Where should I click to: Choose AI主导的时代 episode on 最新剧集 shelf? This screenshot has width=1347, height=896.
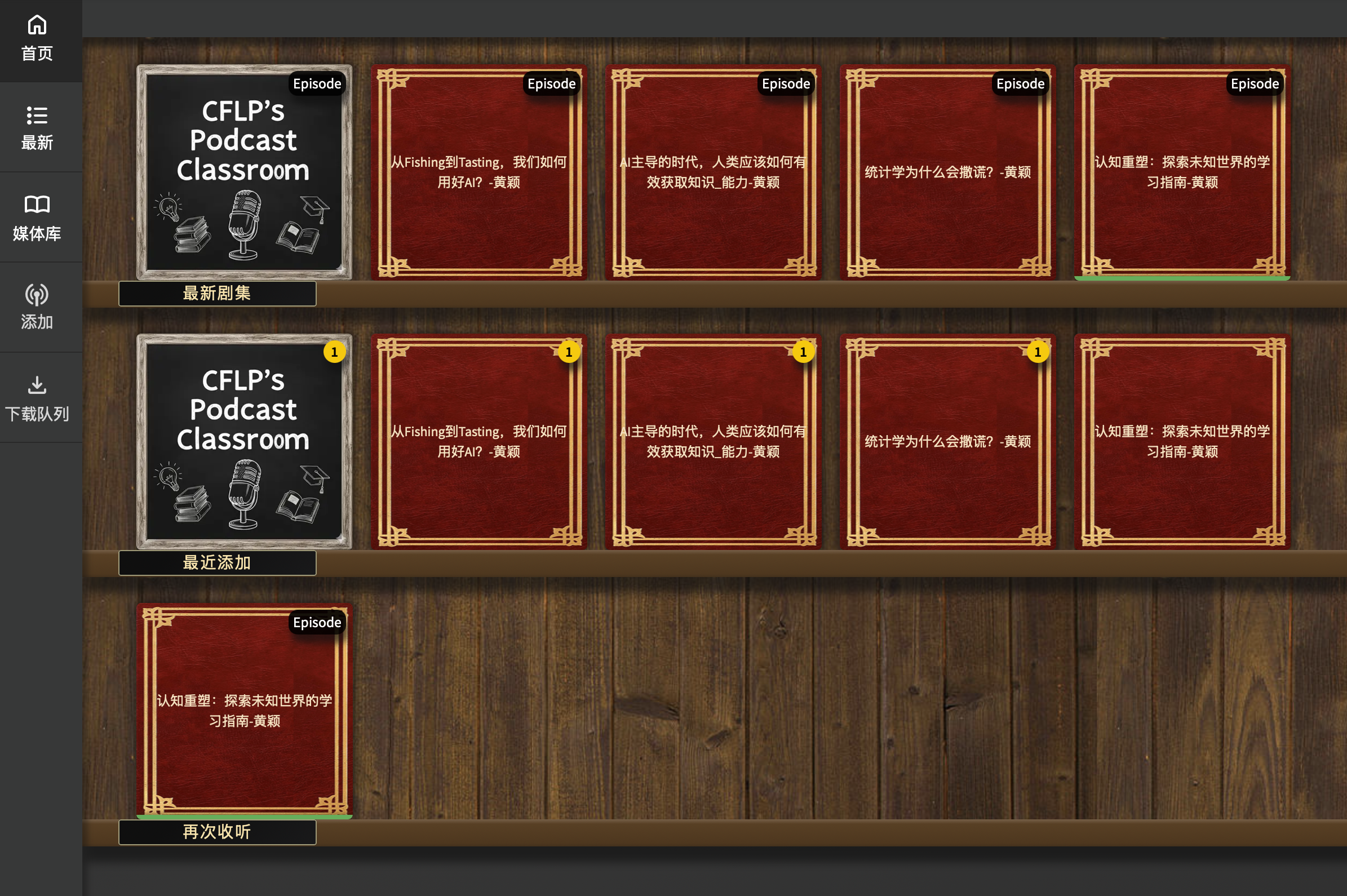712,172
